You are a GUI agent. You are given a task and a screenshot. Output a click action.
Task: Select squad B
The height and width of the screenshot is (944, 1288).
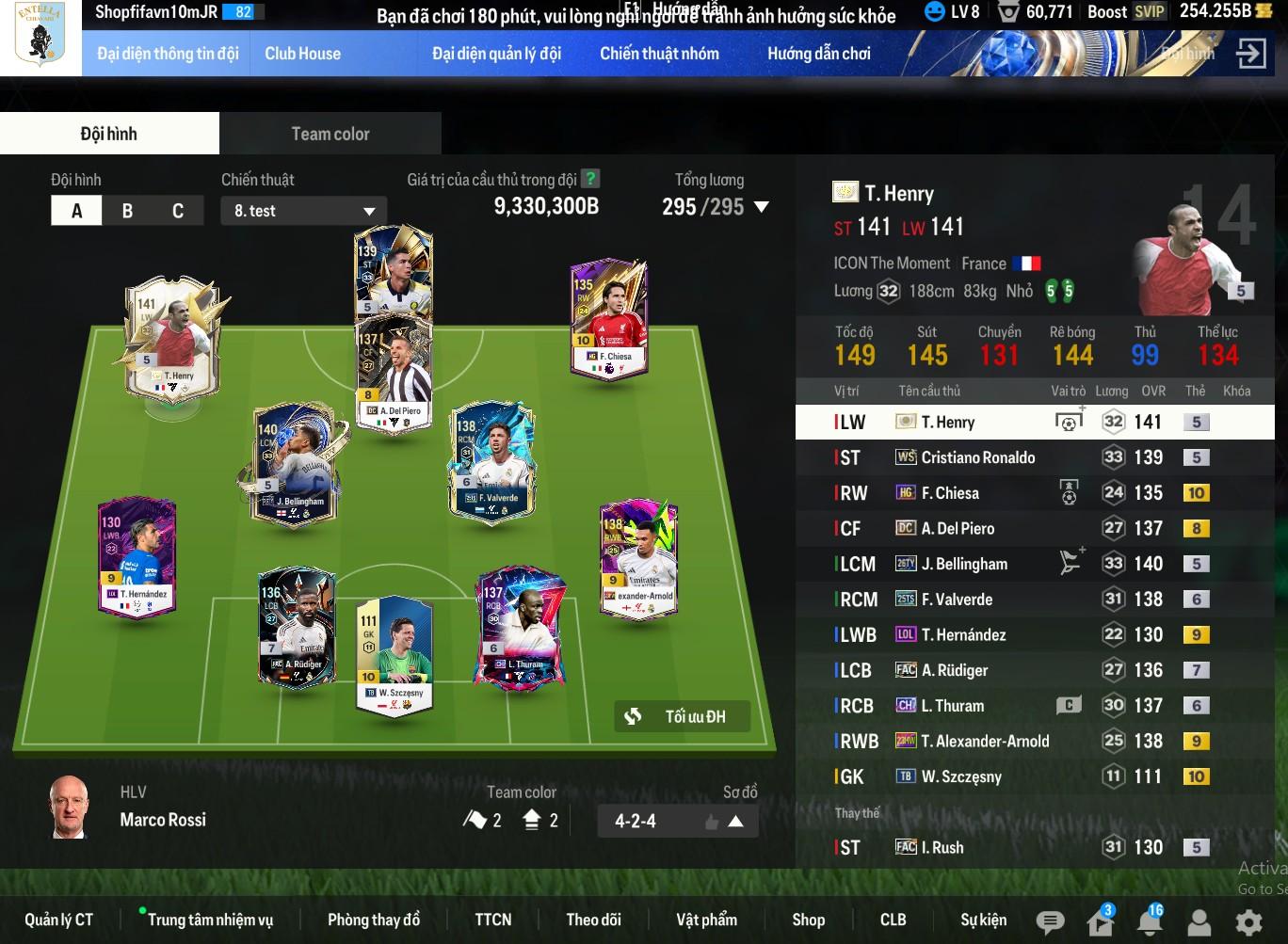[127, 211]
